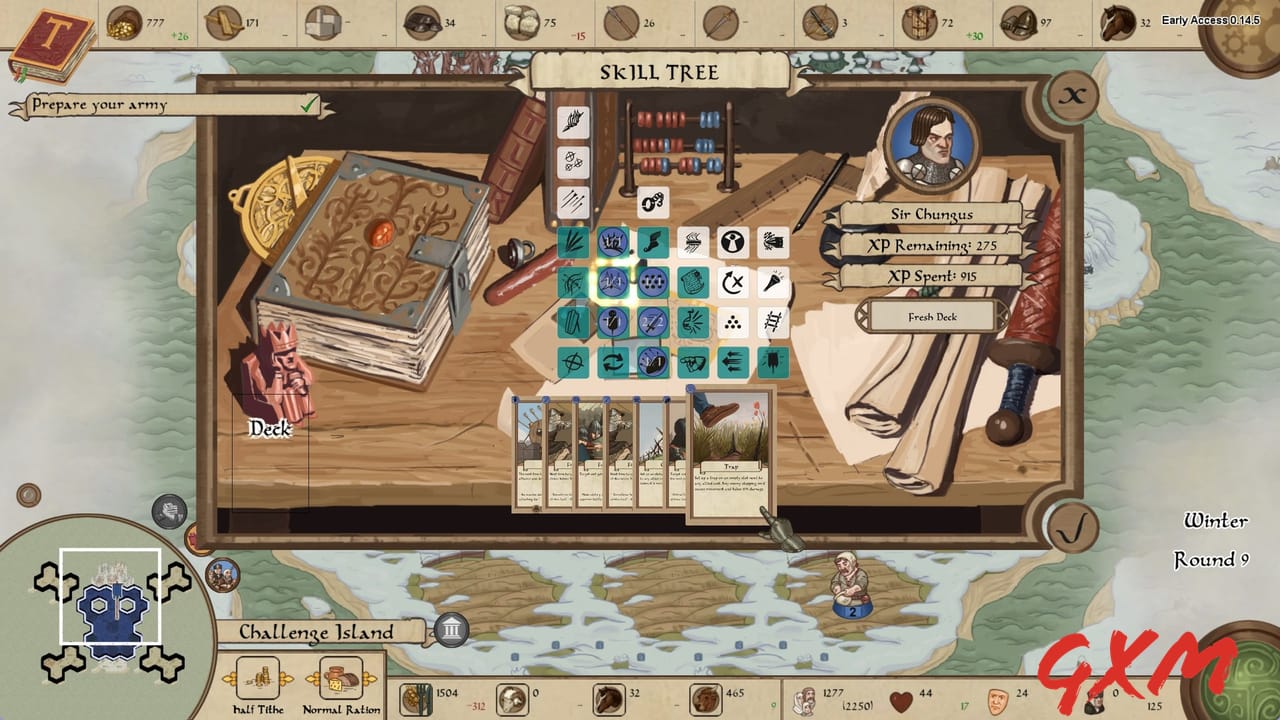Switch to the feather skill category on the left
The image size is (1280, 720).
[x=573, y=120]
